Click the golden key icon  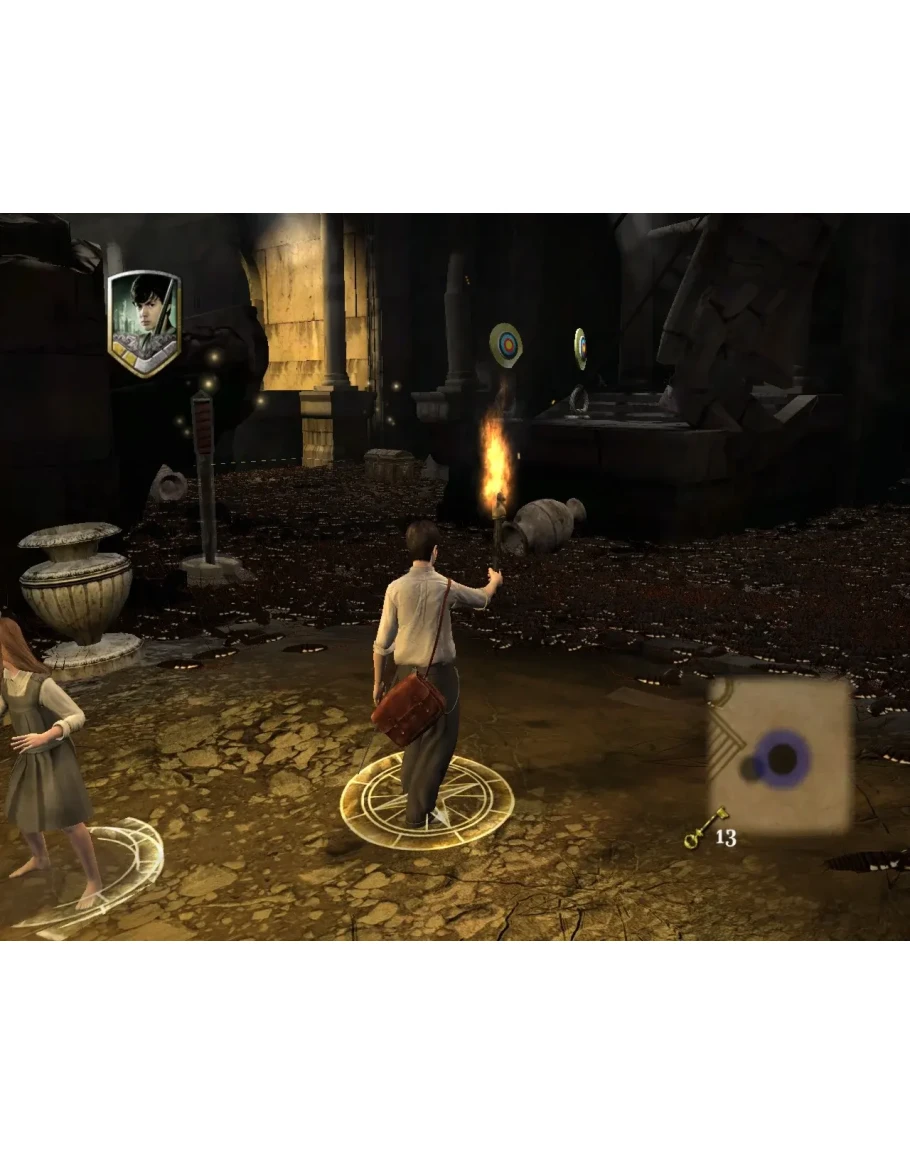tap(702, 829)
